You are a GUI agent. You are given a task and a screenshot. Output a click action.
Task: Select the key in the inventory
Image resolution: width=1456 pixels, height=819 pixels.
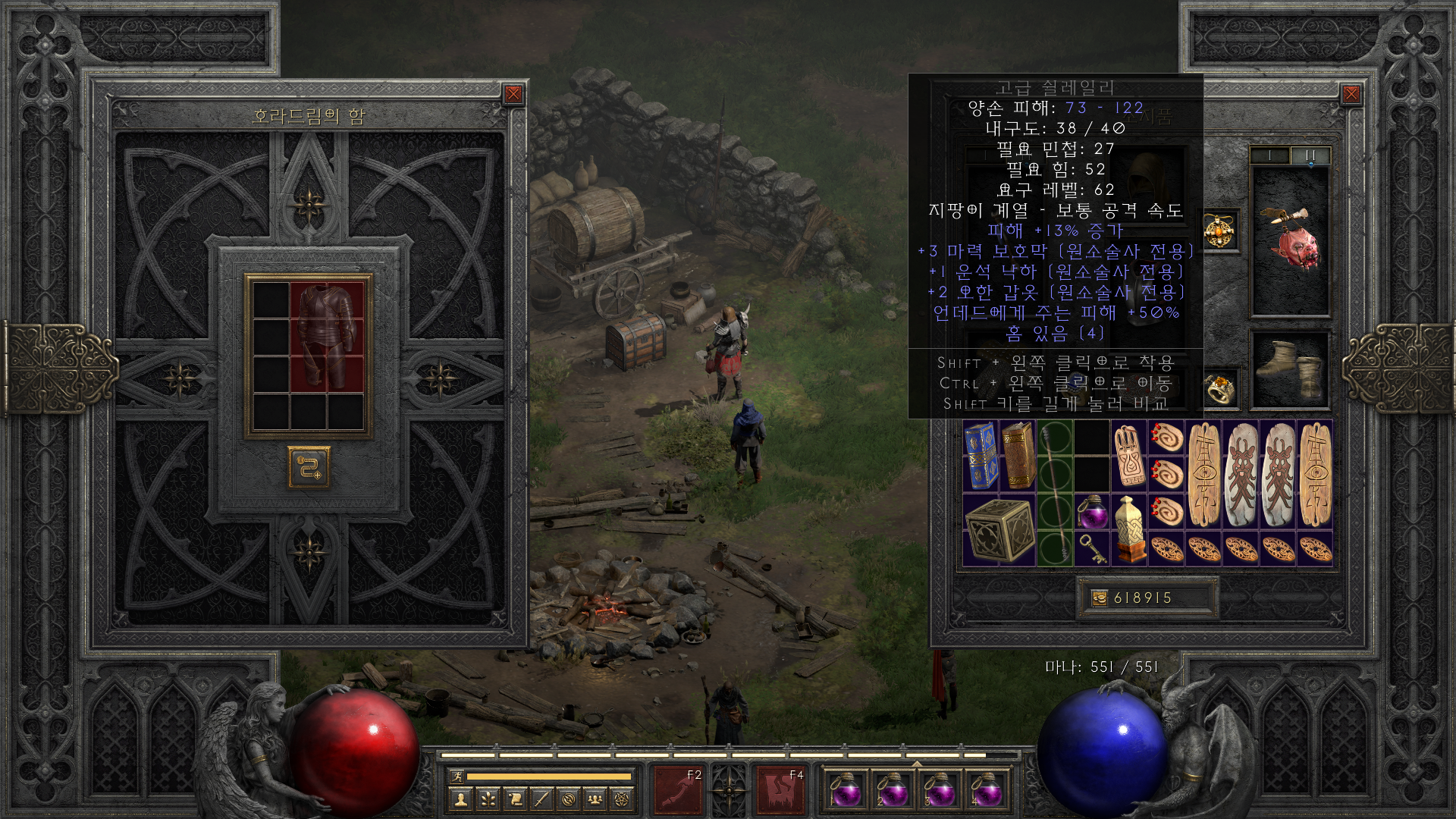(x=1092, y=549)
